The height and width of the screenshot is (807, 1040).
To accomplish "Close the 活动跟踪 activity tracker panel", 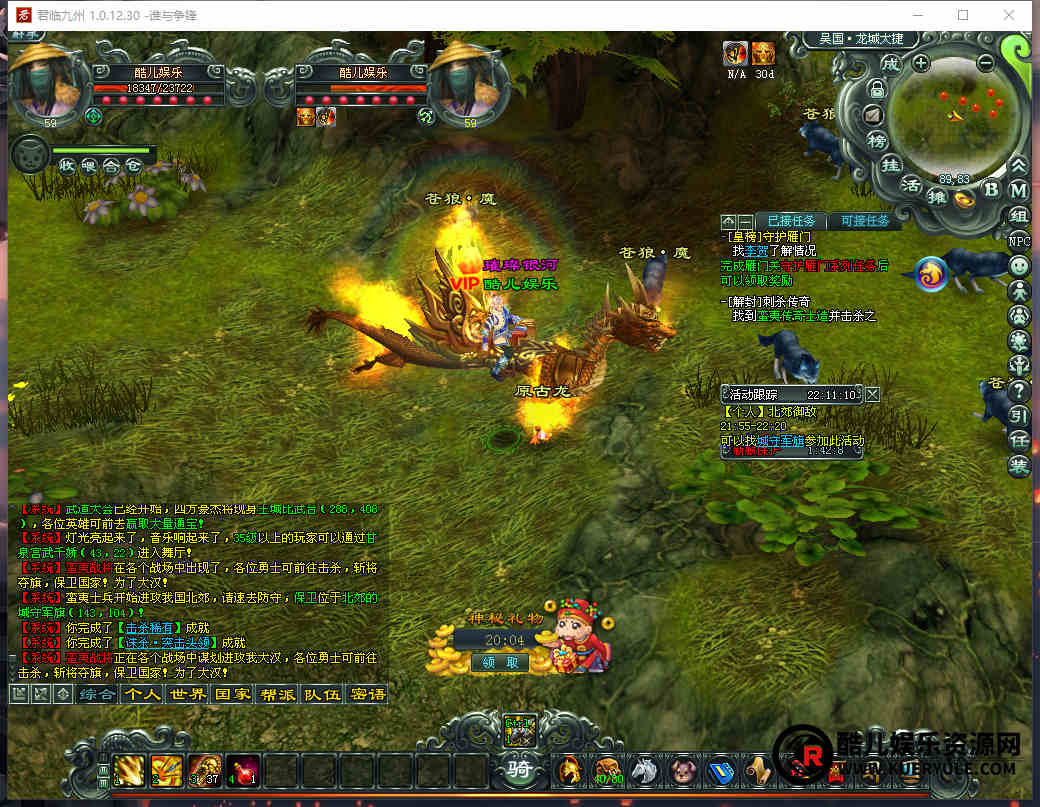I will (x=873, y=394).
